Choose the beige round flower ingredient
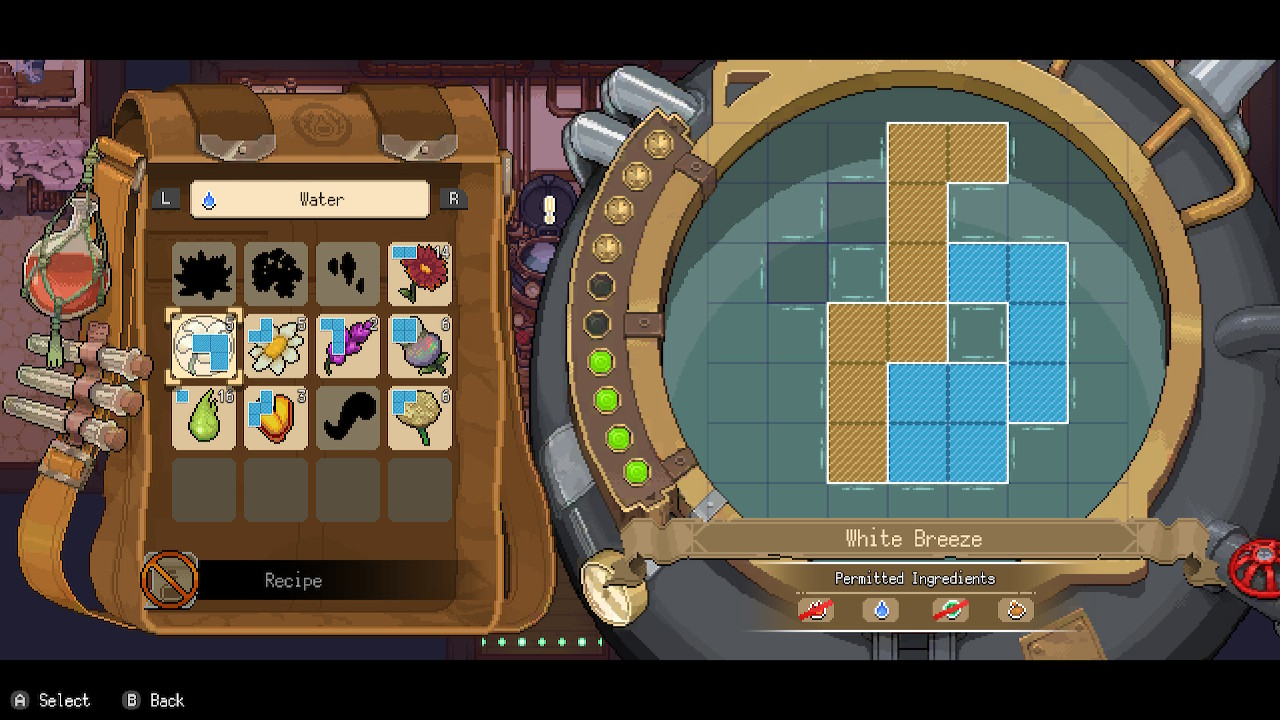This screenshot has width=1280, height=720. tap(420, 418)
